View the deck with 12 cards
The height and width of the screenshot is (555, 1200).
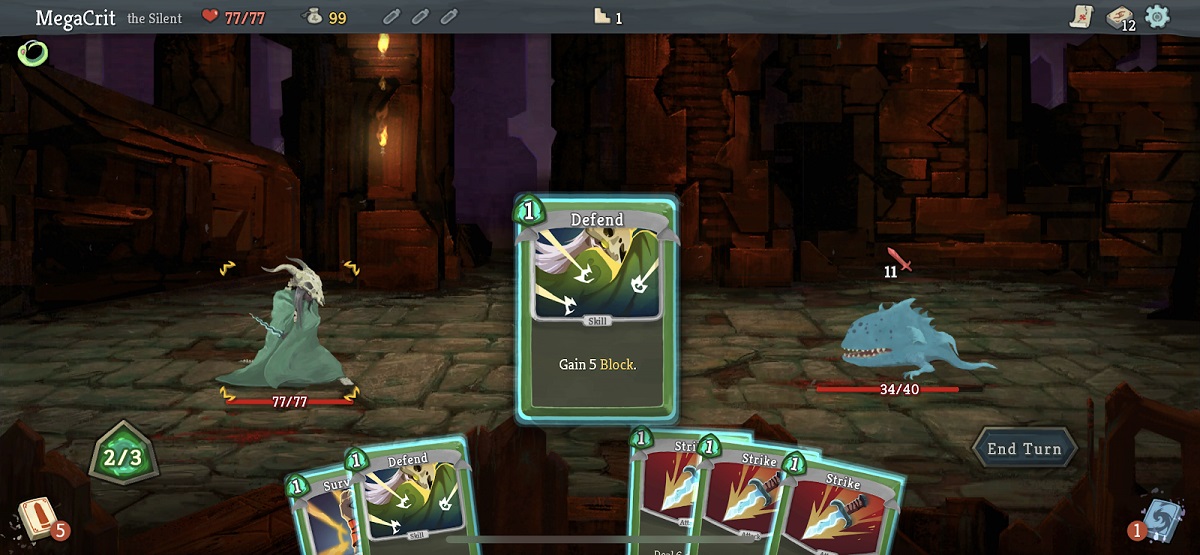pos(1118,17)
